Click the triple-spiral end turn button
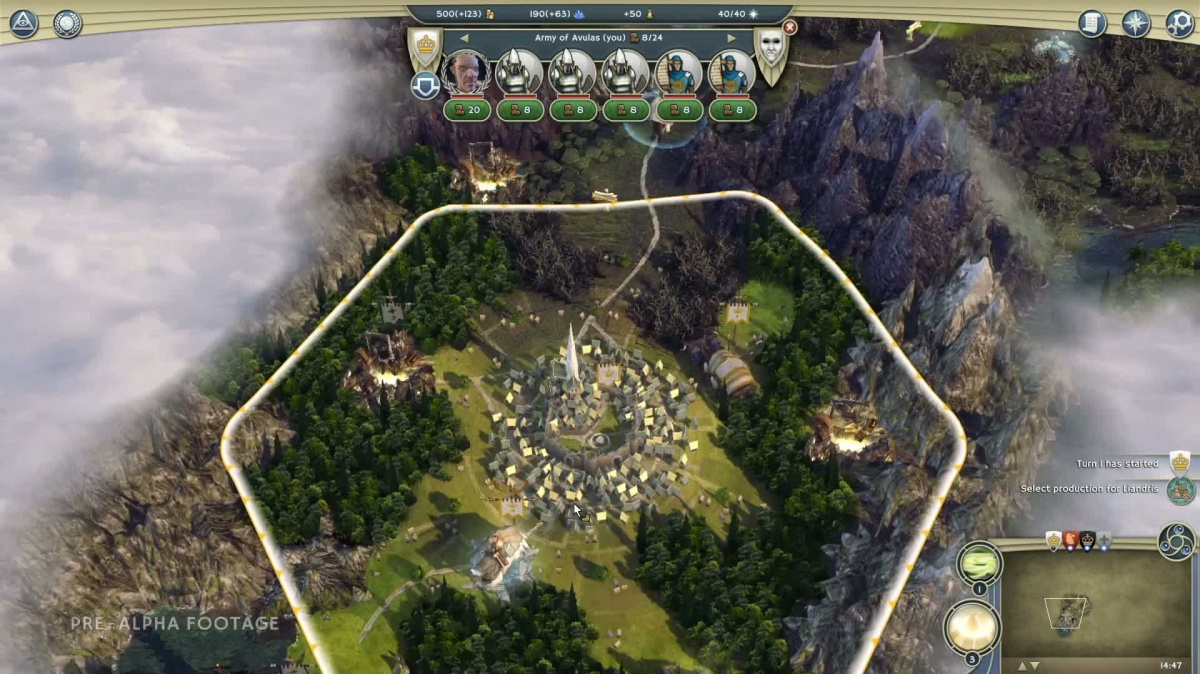 1176,541
